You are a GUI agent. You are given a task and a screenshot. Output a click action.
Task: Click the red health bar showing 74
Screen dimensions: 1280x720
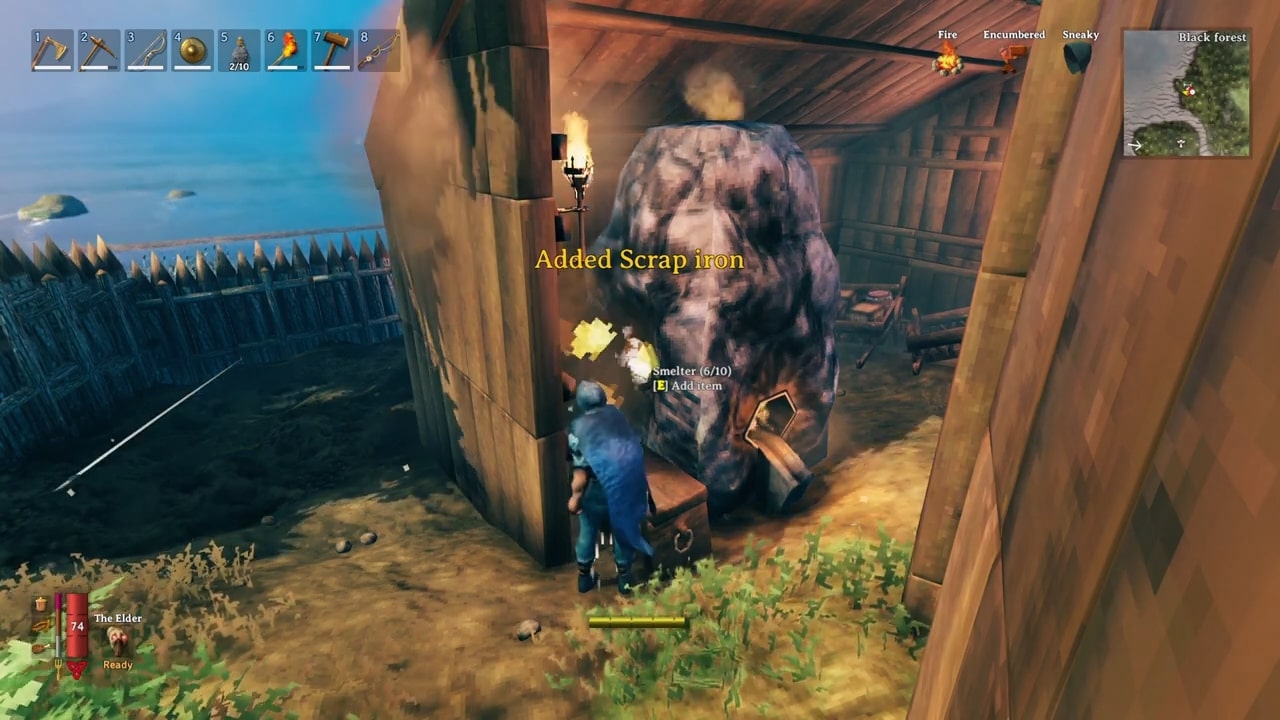click(x=77, y=627)
